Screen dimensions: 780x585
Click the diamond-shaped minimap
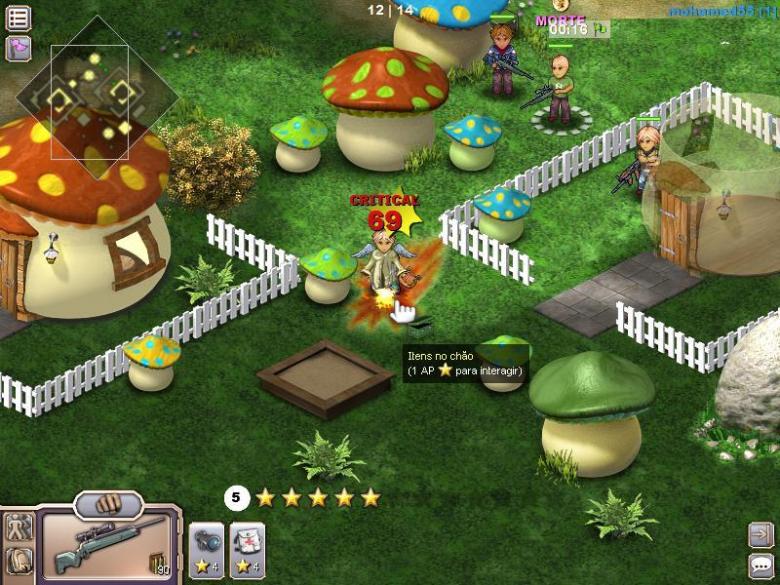coord(95,97)
